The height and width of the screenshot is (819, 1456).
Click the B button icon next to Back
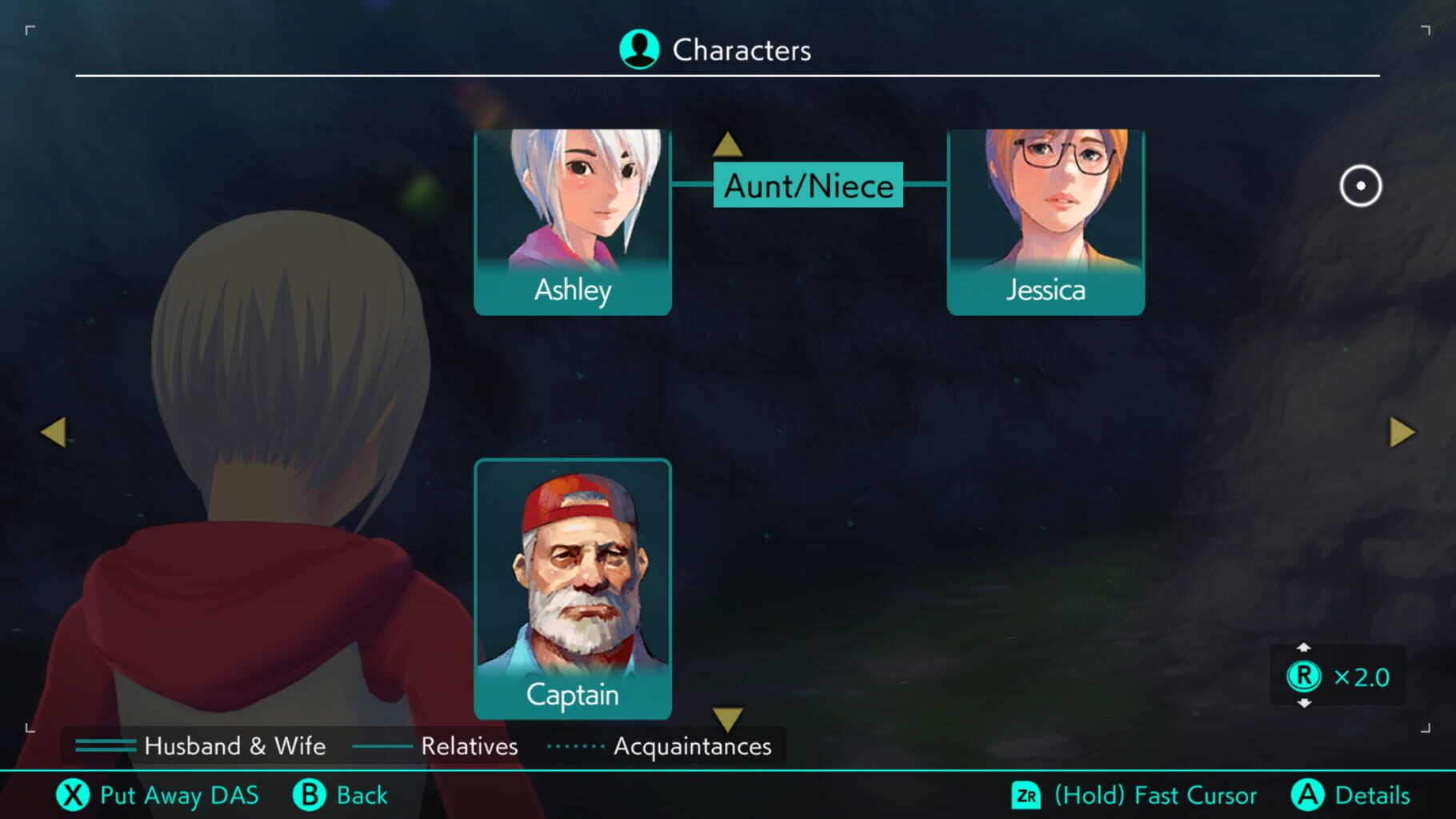coord(310,795)
